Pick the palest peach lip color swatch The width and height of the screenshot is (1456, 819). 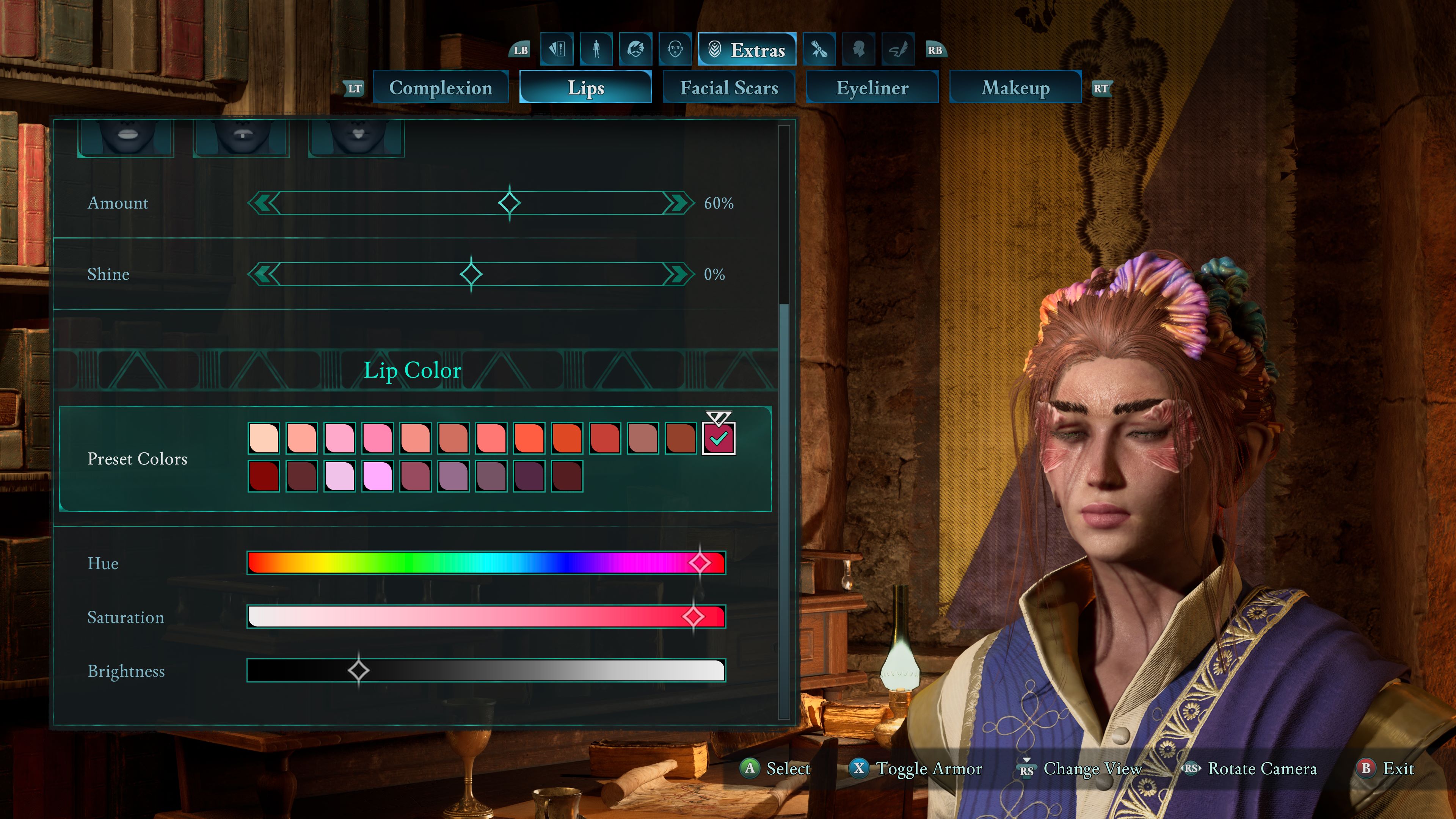tap(264, 438)
